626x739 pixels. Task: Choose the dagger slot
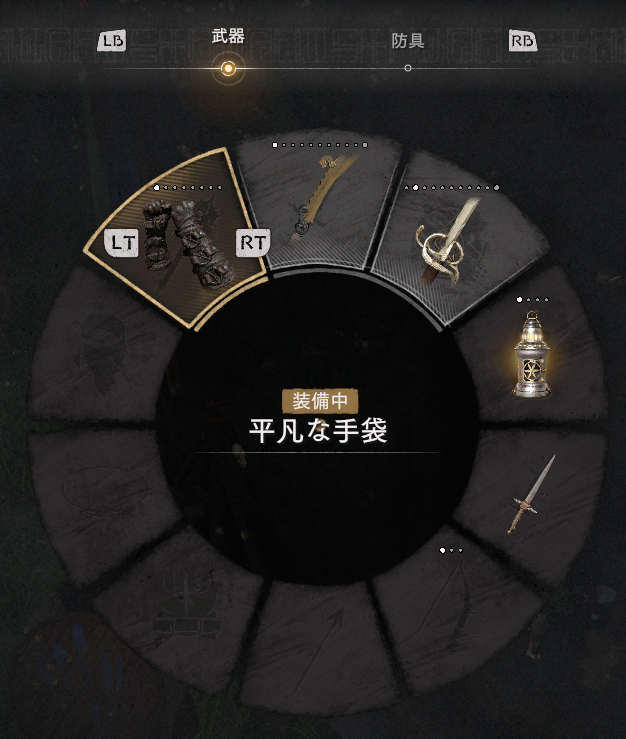tap(529, 495)
